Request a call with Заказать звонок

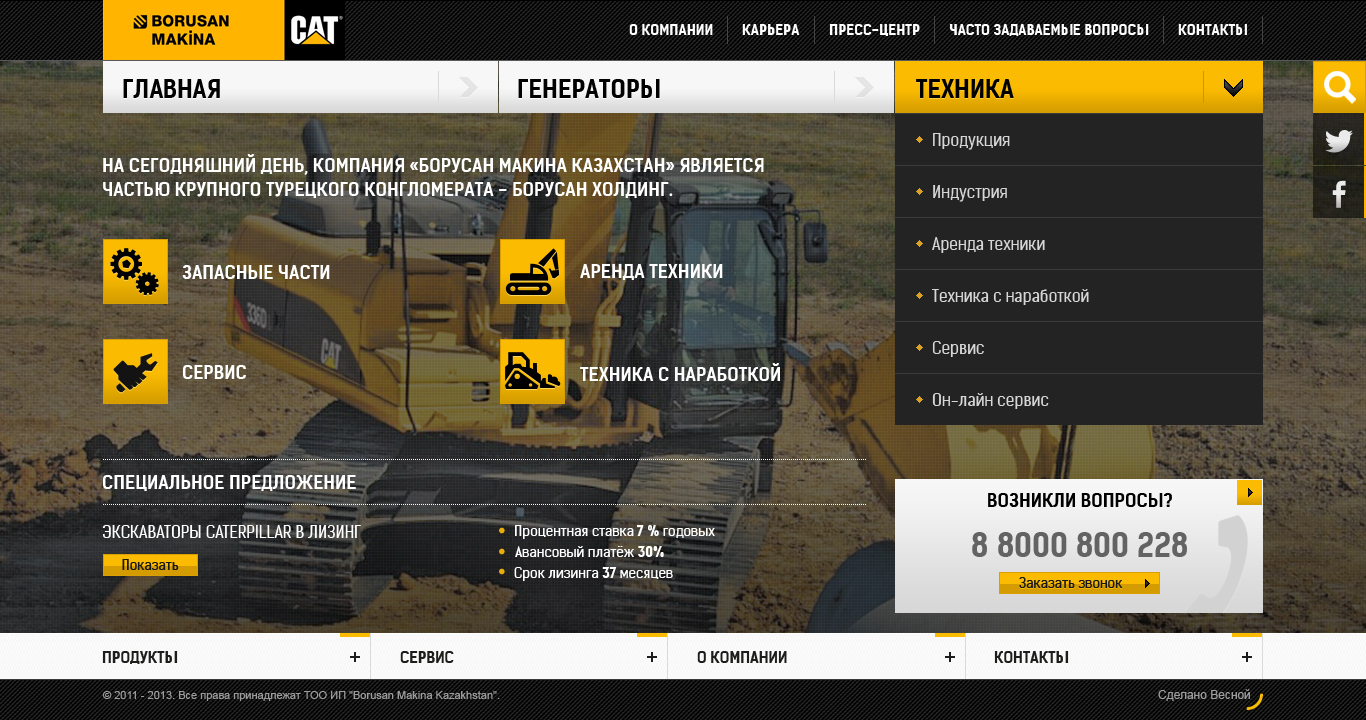[1078, 583]
